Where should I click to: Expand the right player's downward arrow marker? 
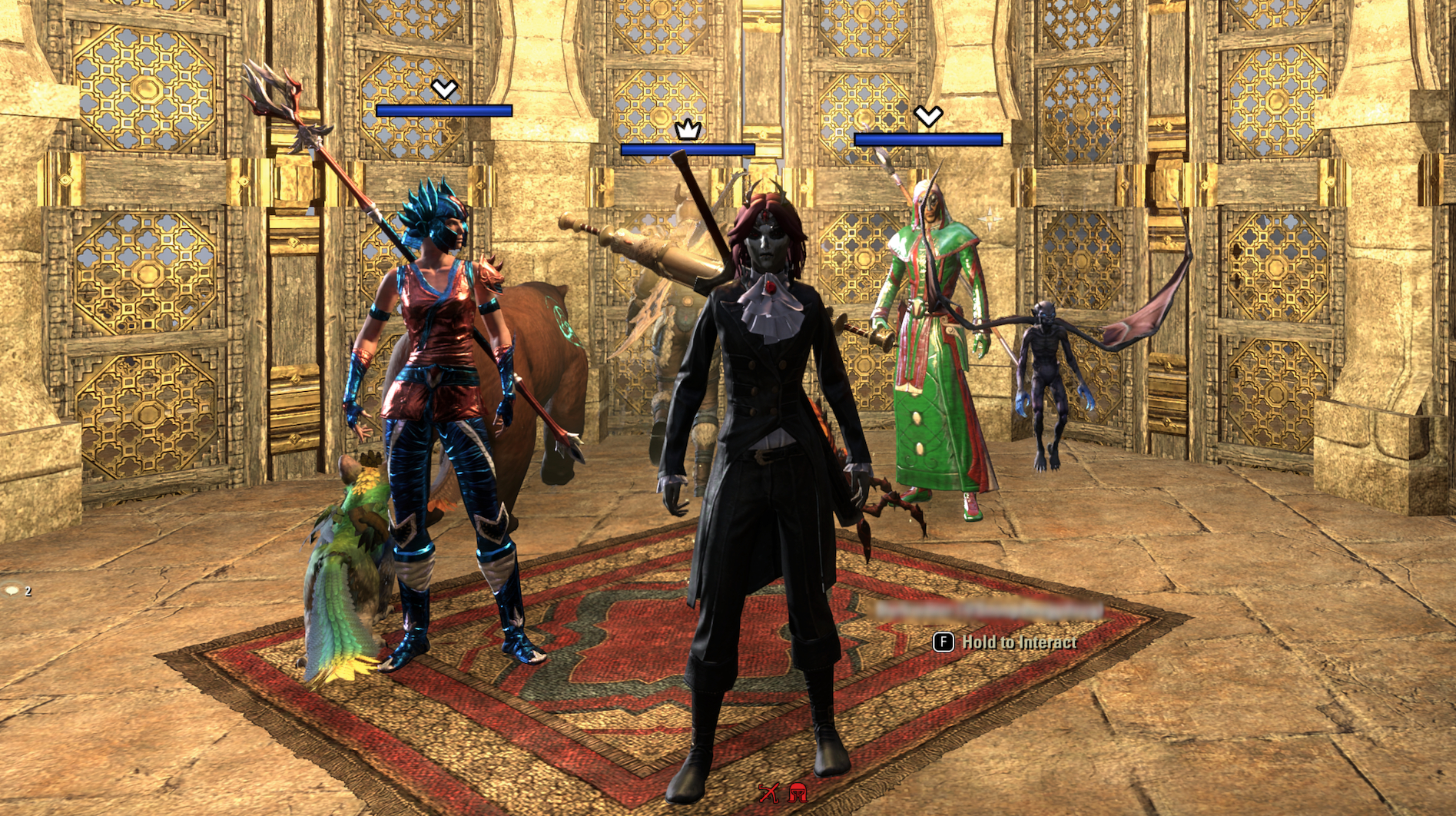click(930, 117)
